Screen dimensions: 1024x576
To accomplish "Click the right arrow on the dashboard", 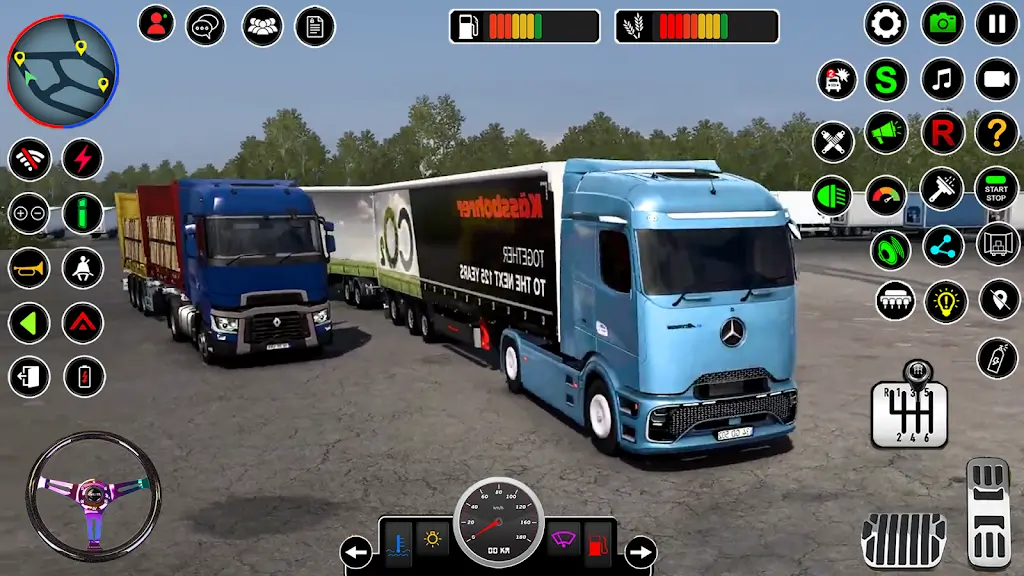I will pyautogui.click(x=640, y=551).
